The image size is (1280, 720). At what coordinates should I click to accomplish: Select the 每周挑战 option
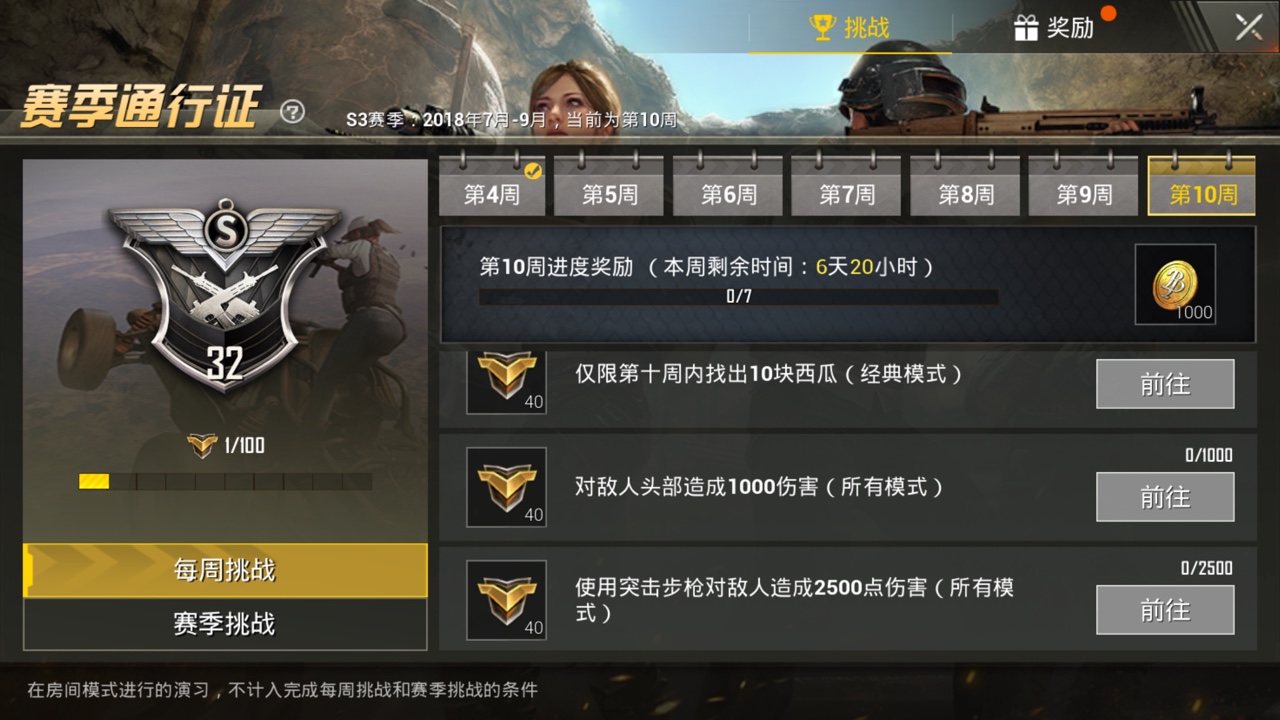click(x=223, y=571)
